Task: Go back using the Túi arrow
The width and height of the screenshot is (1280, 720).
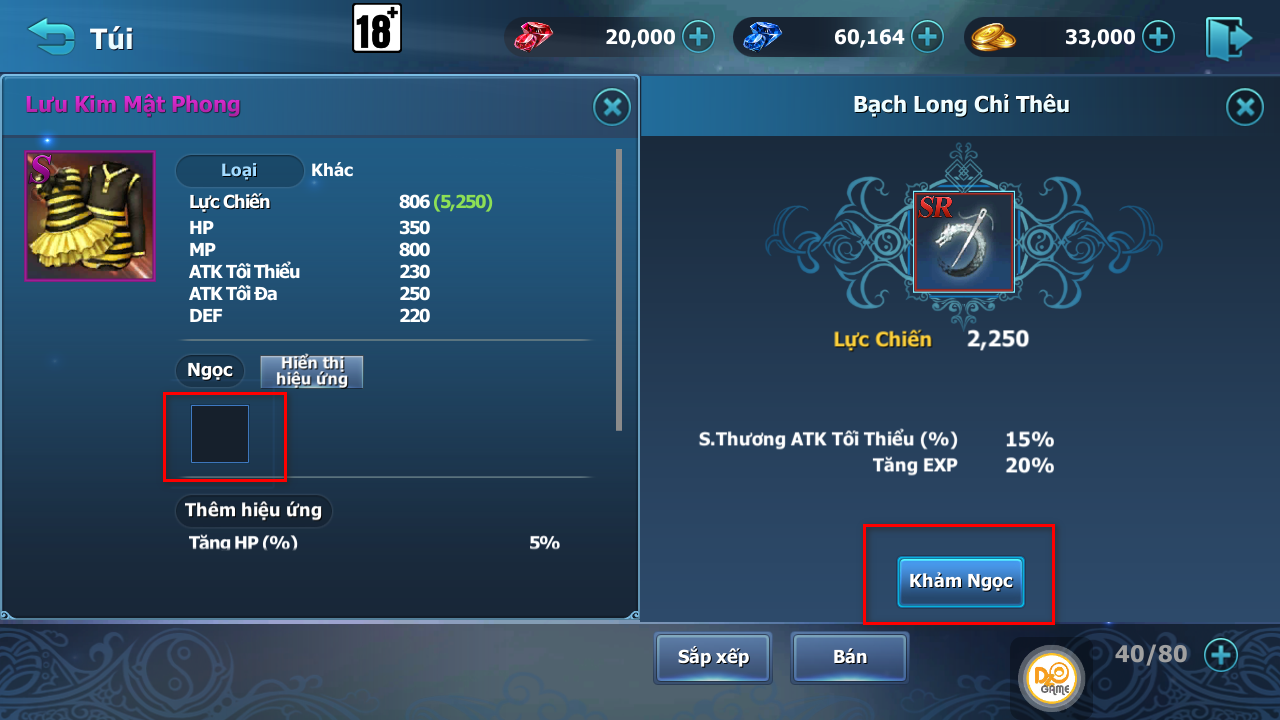Action: 51,36
